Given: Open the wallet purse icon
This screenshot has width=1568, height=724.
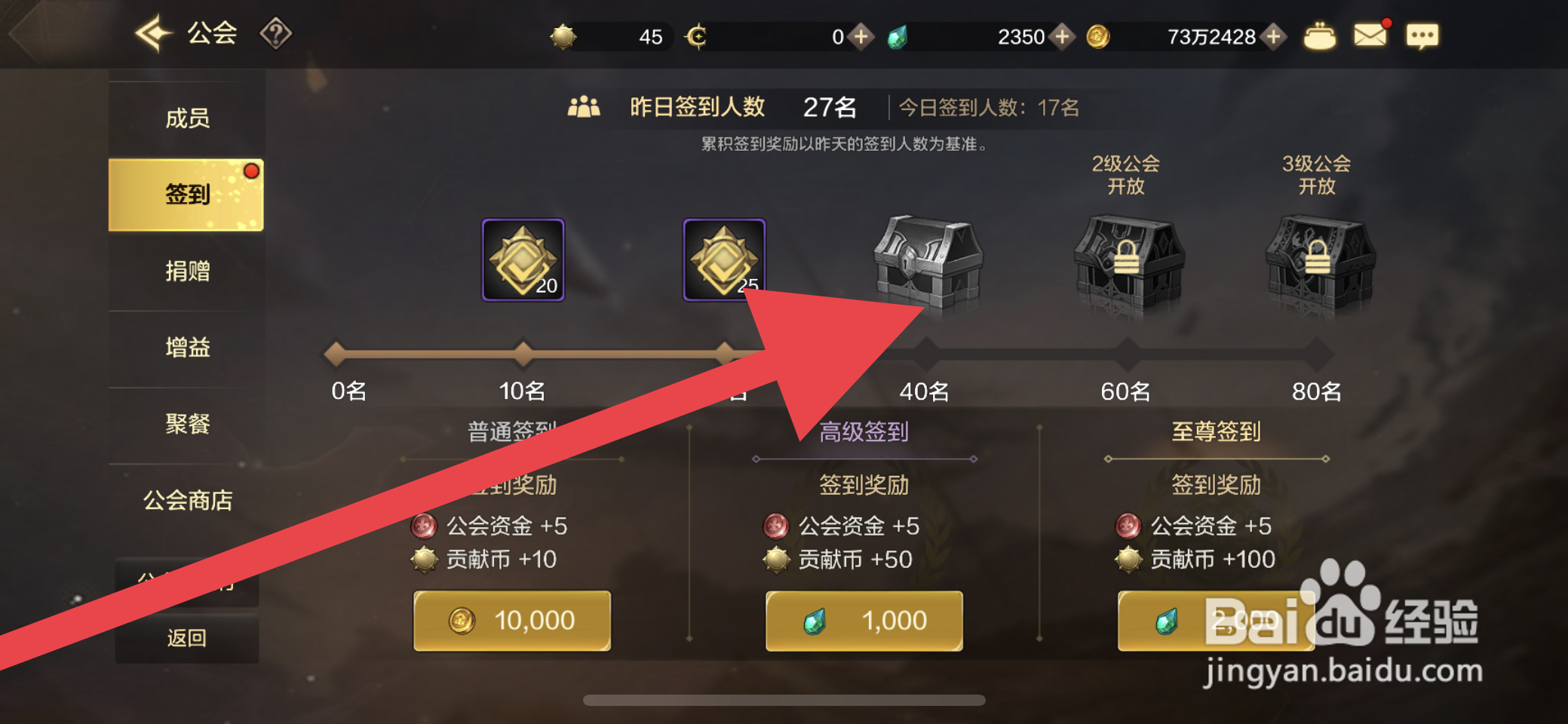Looking at the screenshot, I should pyautogui.click(x=1319, y=33).
